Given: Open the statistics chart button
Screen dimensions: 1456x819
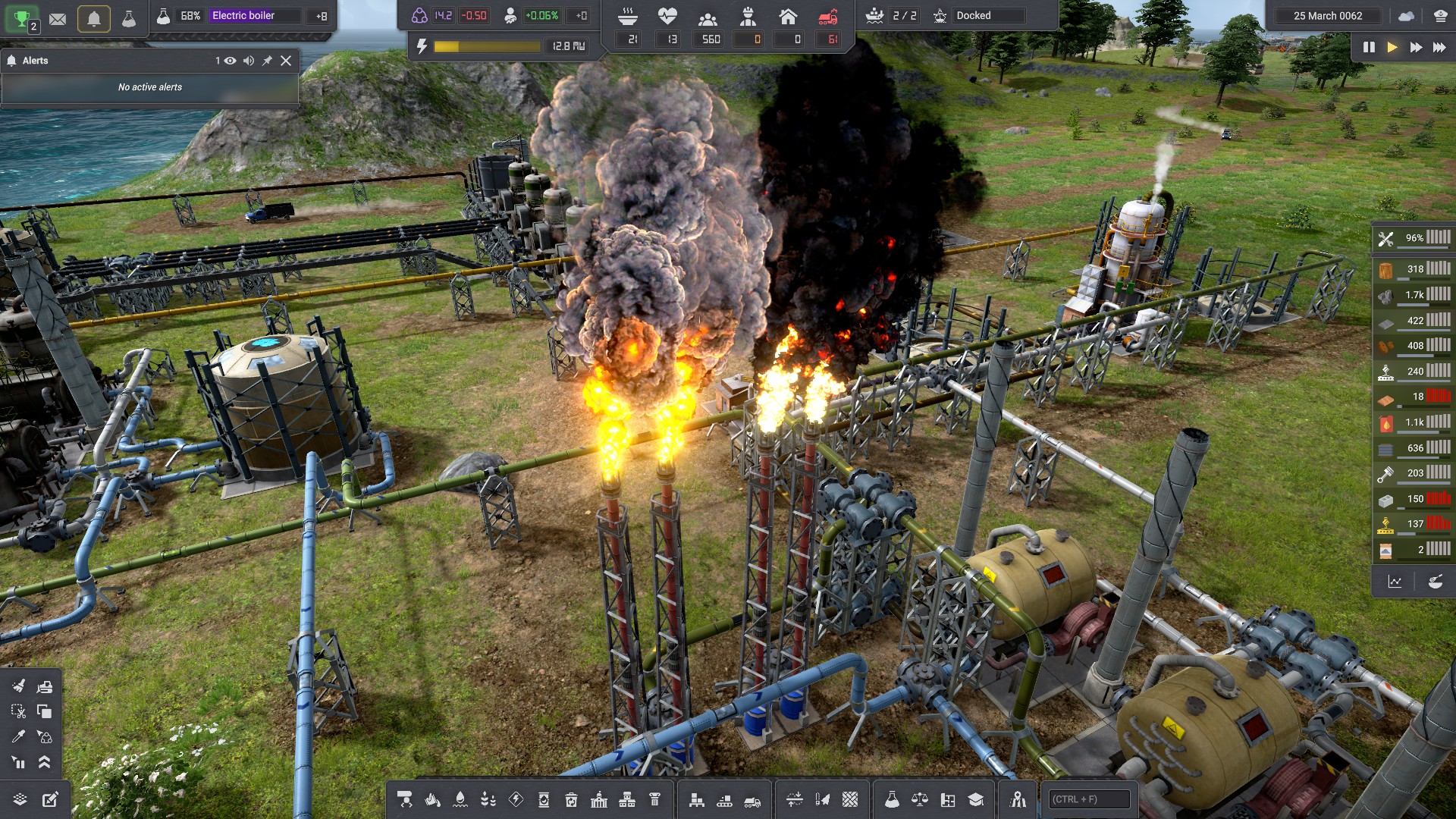Looking at the screenshot, I should tap(1395, 582).
